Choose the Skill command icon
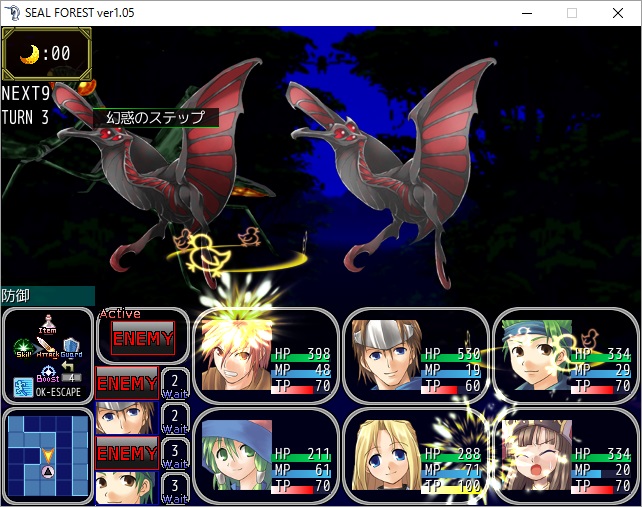This screenshot has height=507, width=642. pyautogui.click(x=23, y=348)
